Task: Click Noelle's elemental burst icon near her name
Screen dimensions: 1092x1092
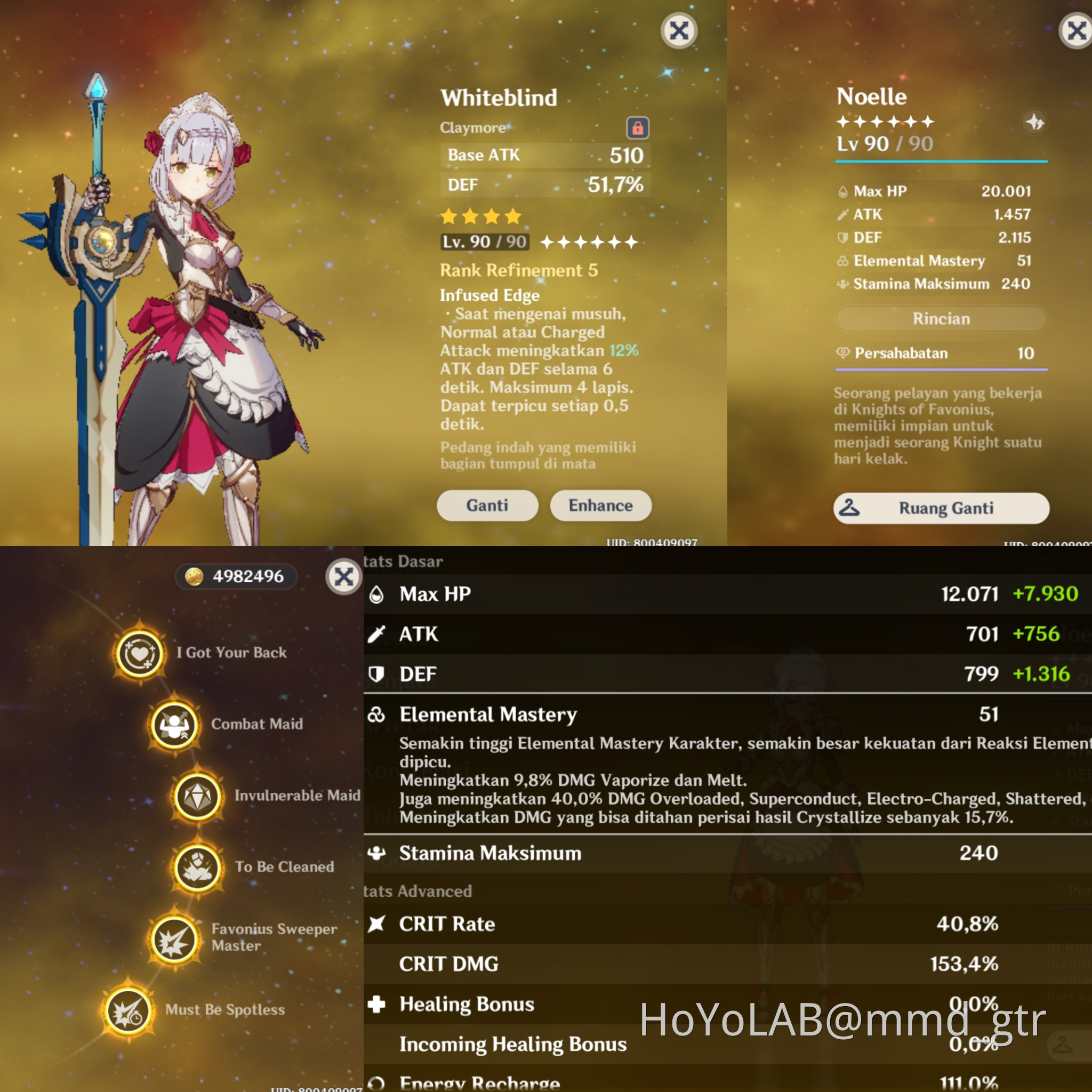Action: point(1034,122)
